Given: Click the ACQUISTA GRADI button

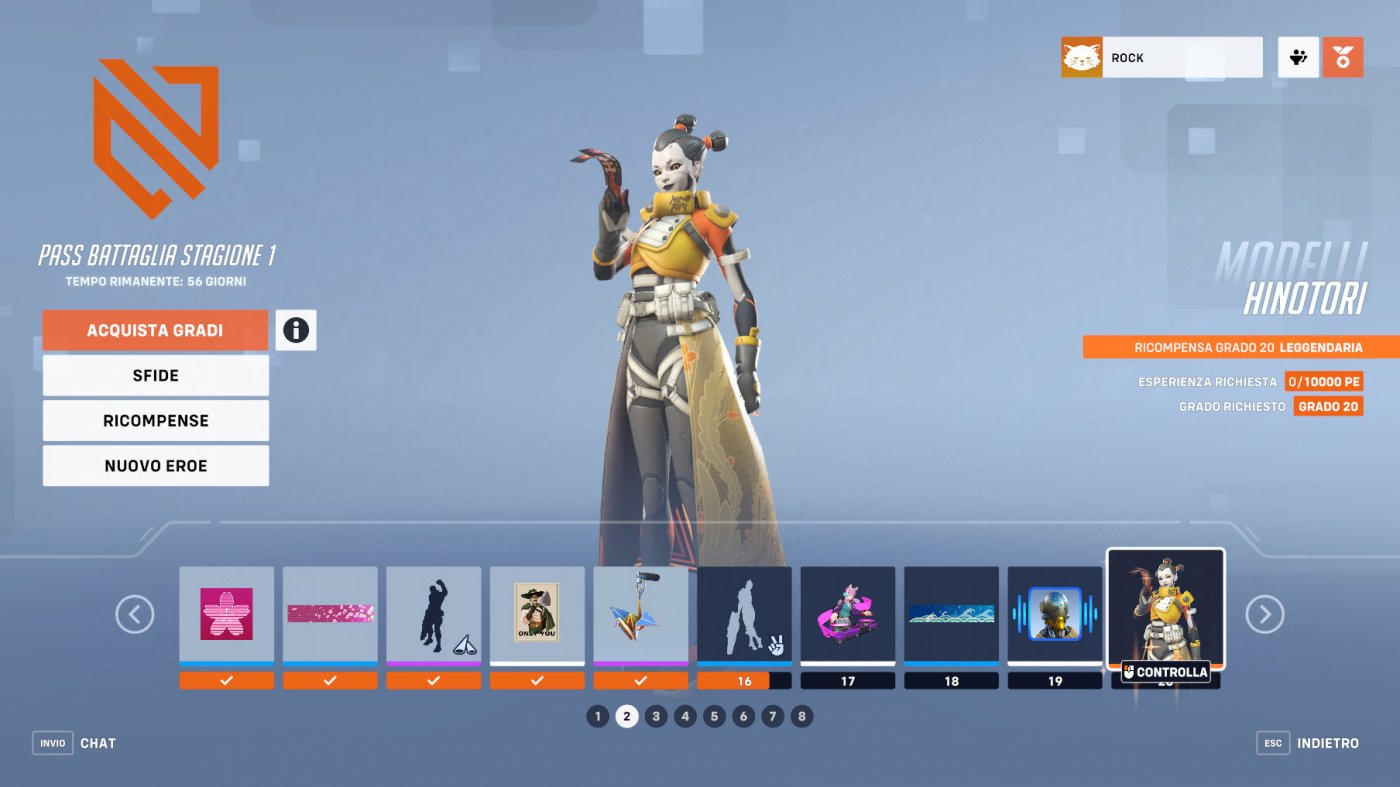Looking at the screenshot, I should pos(154,329).
